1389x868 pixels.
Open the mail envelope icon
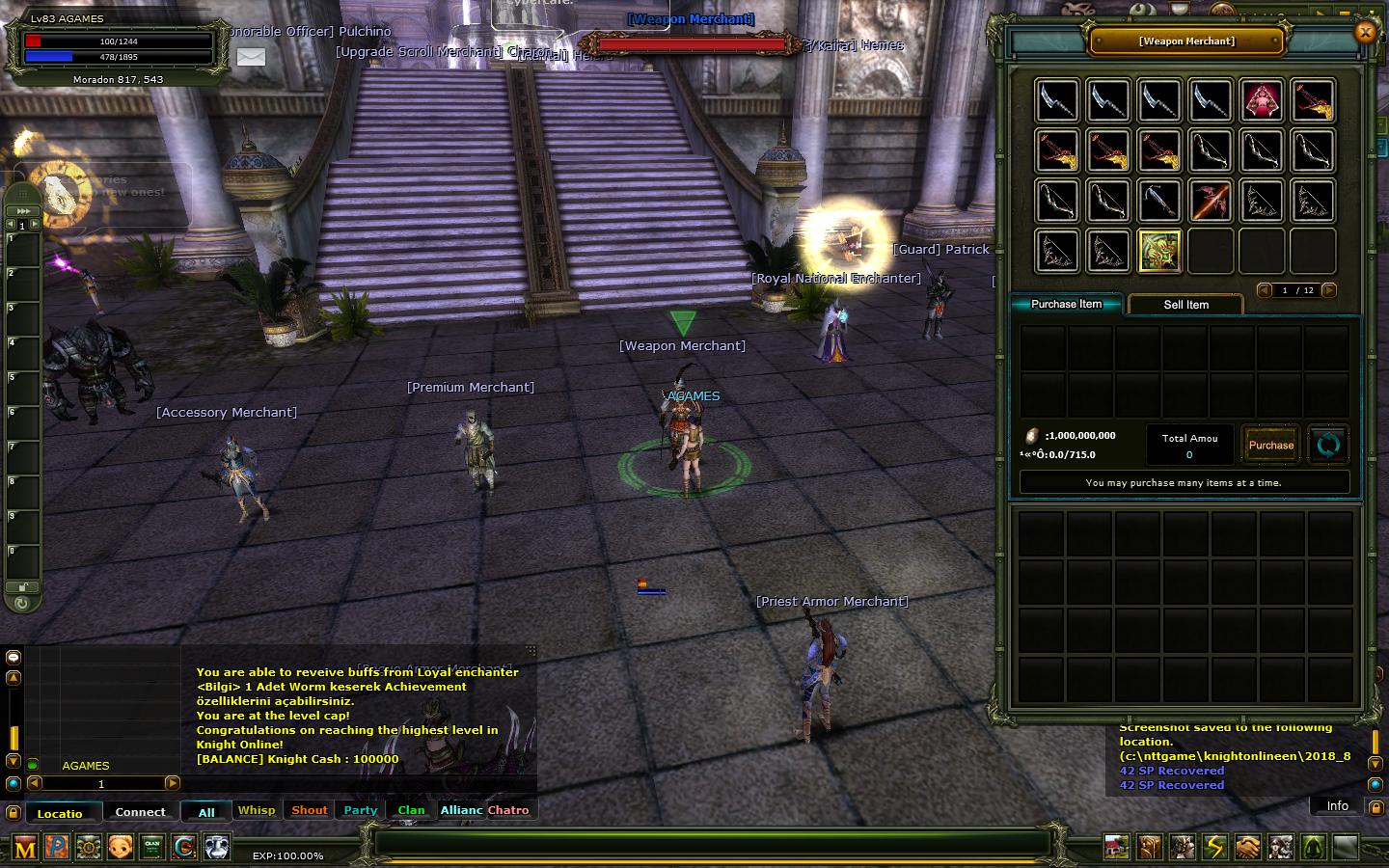[251, 57]
